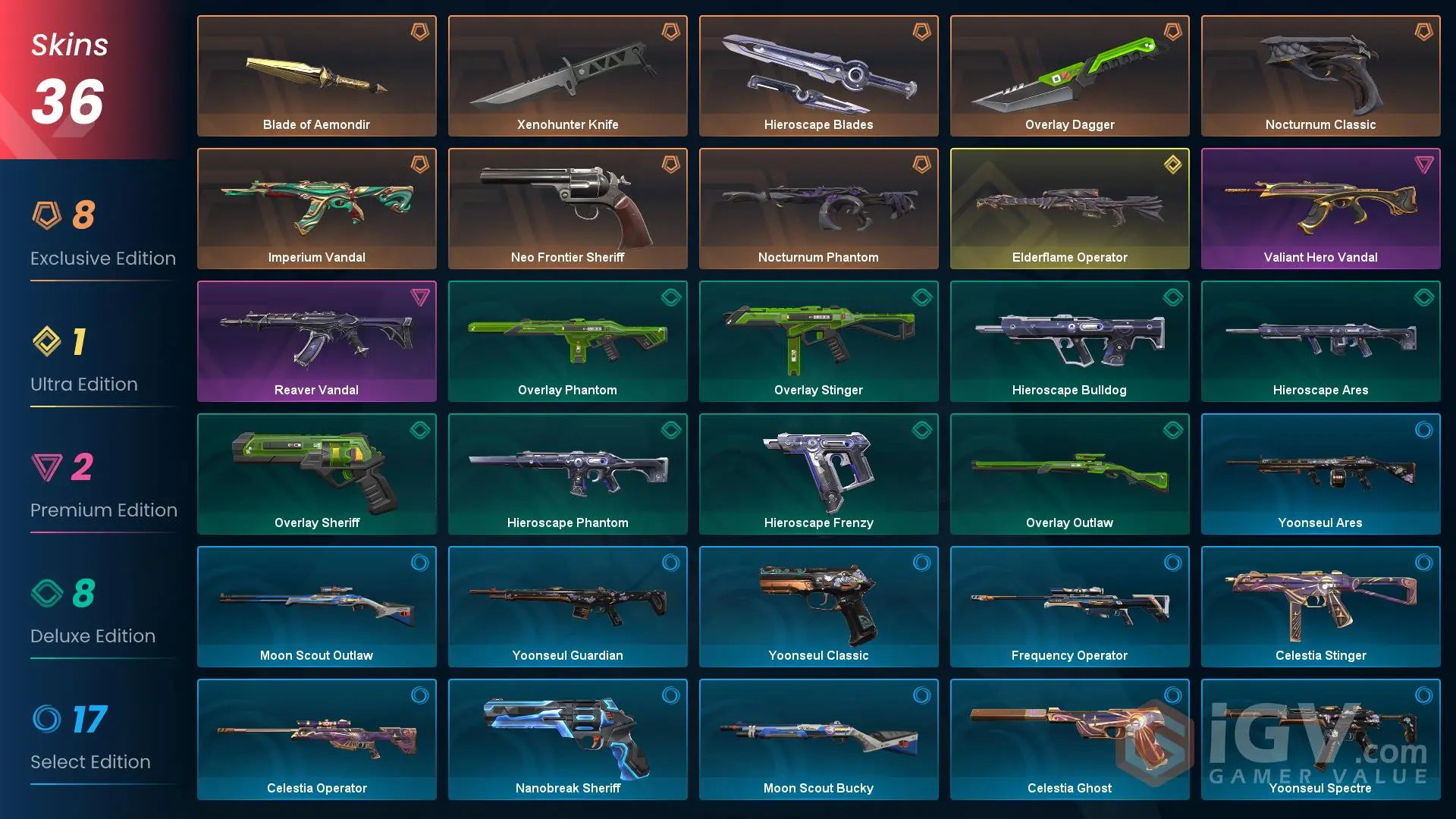Open the Overlay Dagger skin card
This screenshot has width=1456, height=819.
1069,76
